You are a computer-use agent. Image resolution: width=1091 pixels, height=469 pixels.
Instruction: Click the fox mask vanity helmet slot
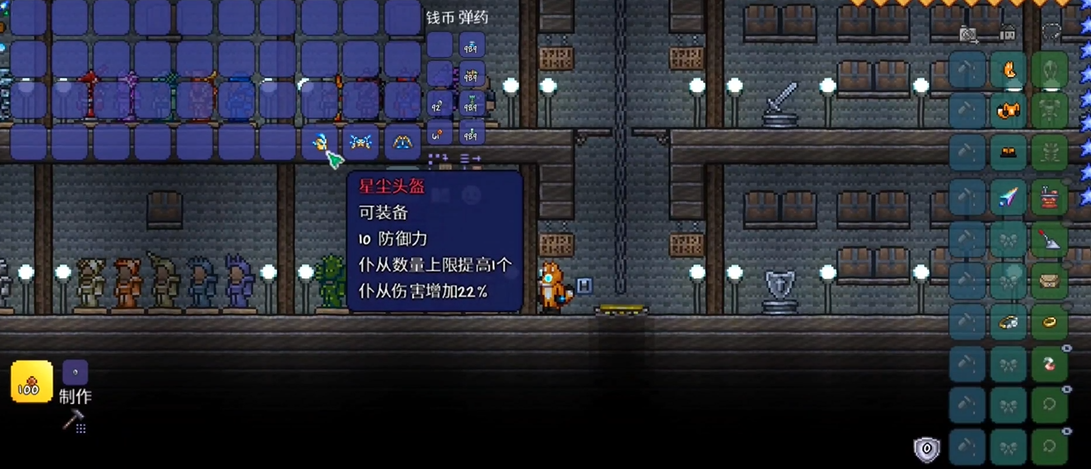(1008, 70)
